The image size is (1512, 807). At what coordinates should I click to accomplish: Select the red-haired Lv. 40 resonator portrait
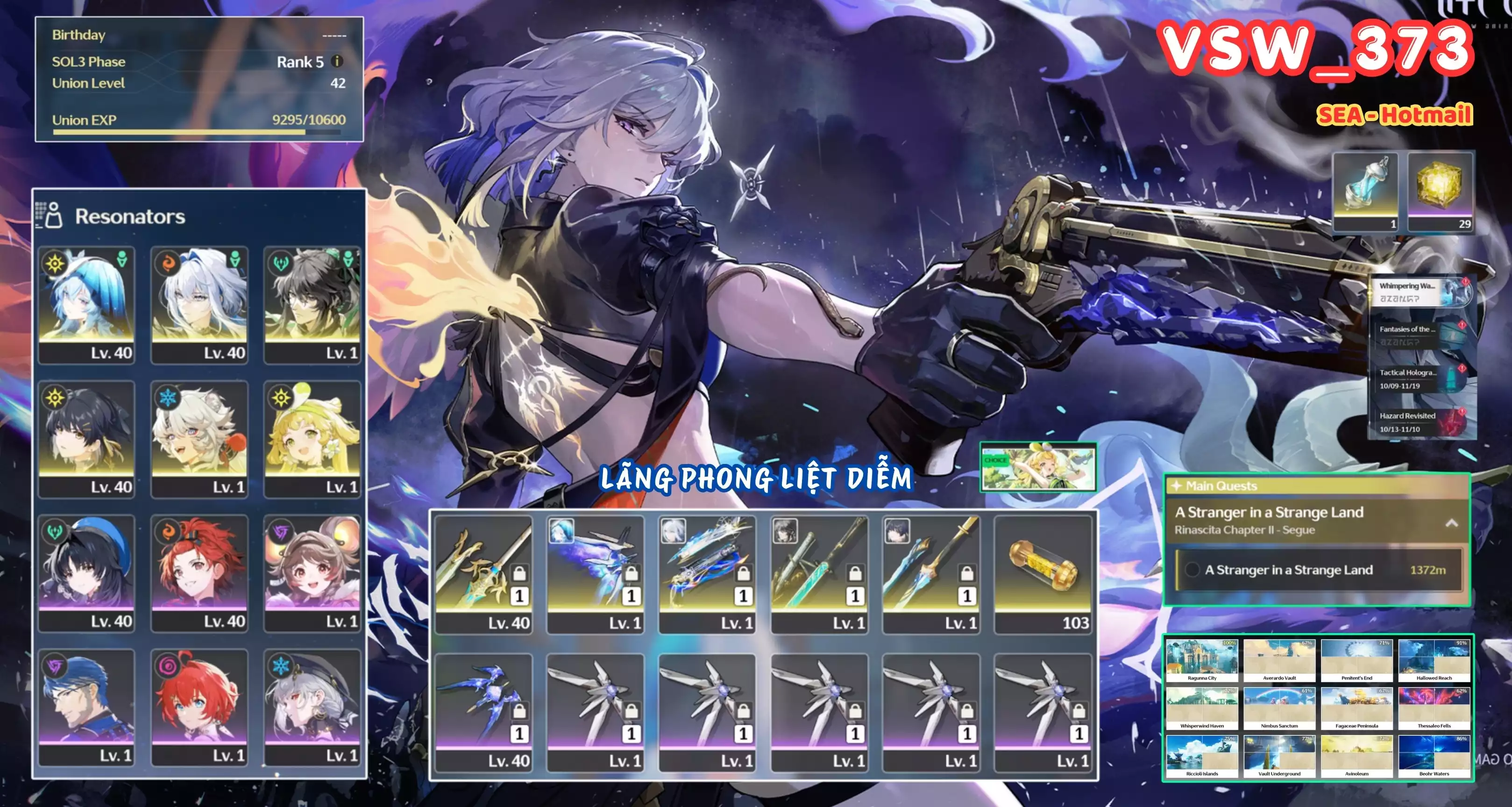tap(199, 572)
